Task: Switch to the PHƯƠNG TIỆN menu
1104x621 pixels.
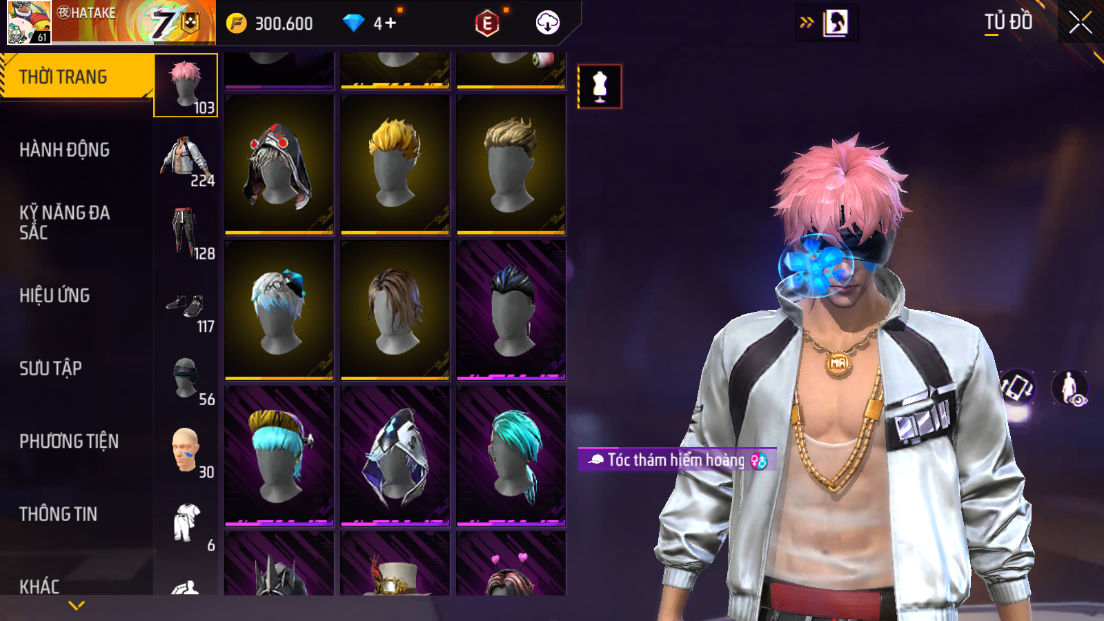Action: coord(69,442)
